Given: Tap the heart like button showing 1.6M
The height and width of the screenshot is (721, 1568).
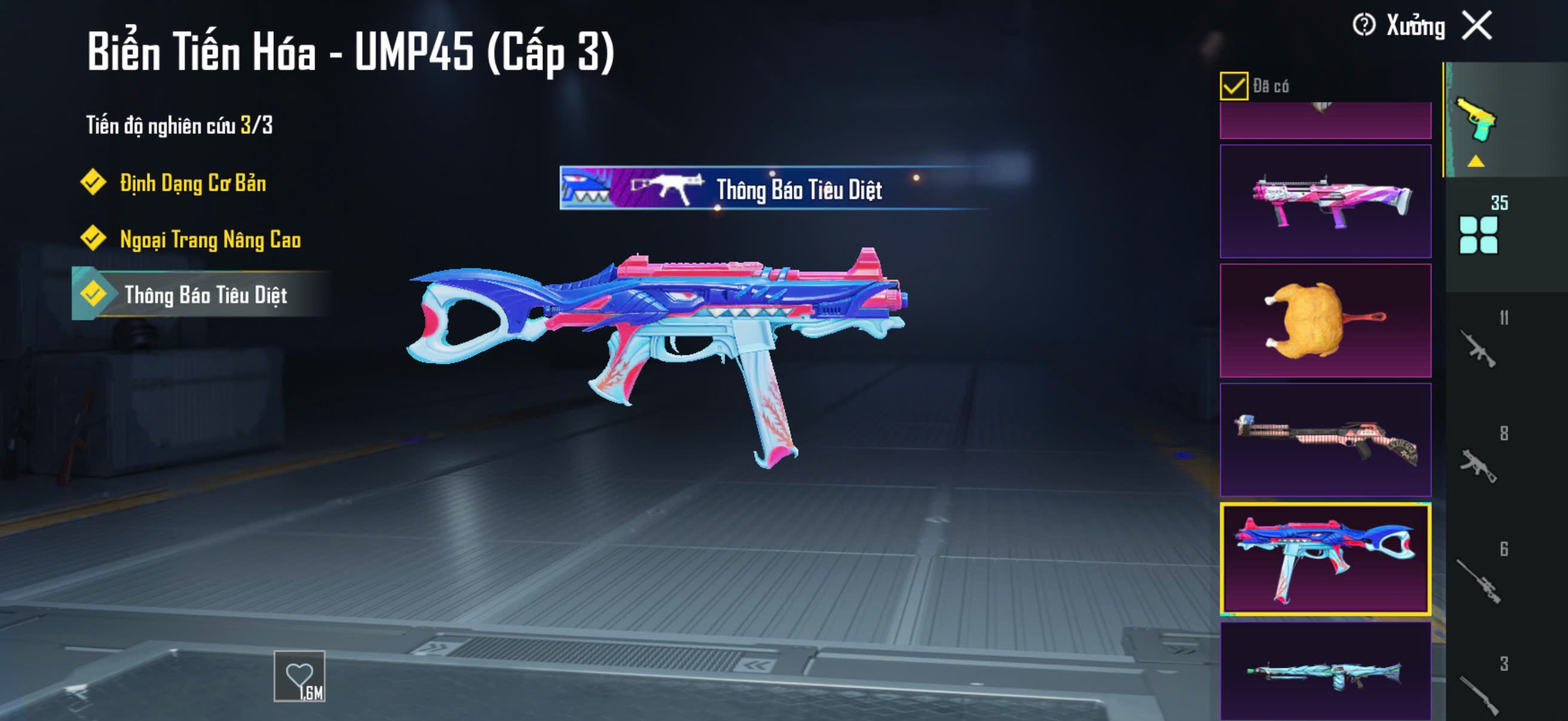Looking at the screenshot, I should click(300, 677).
